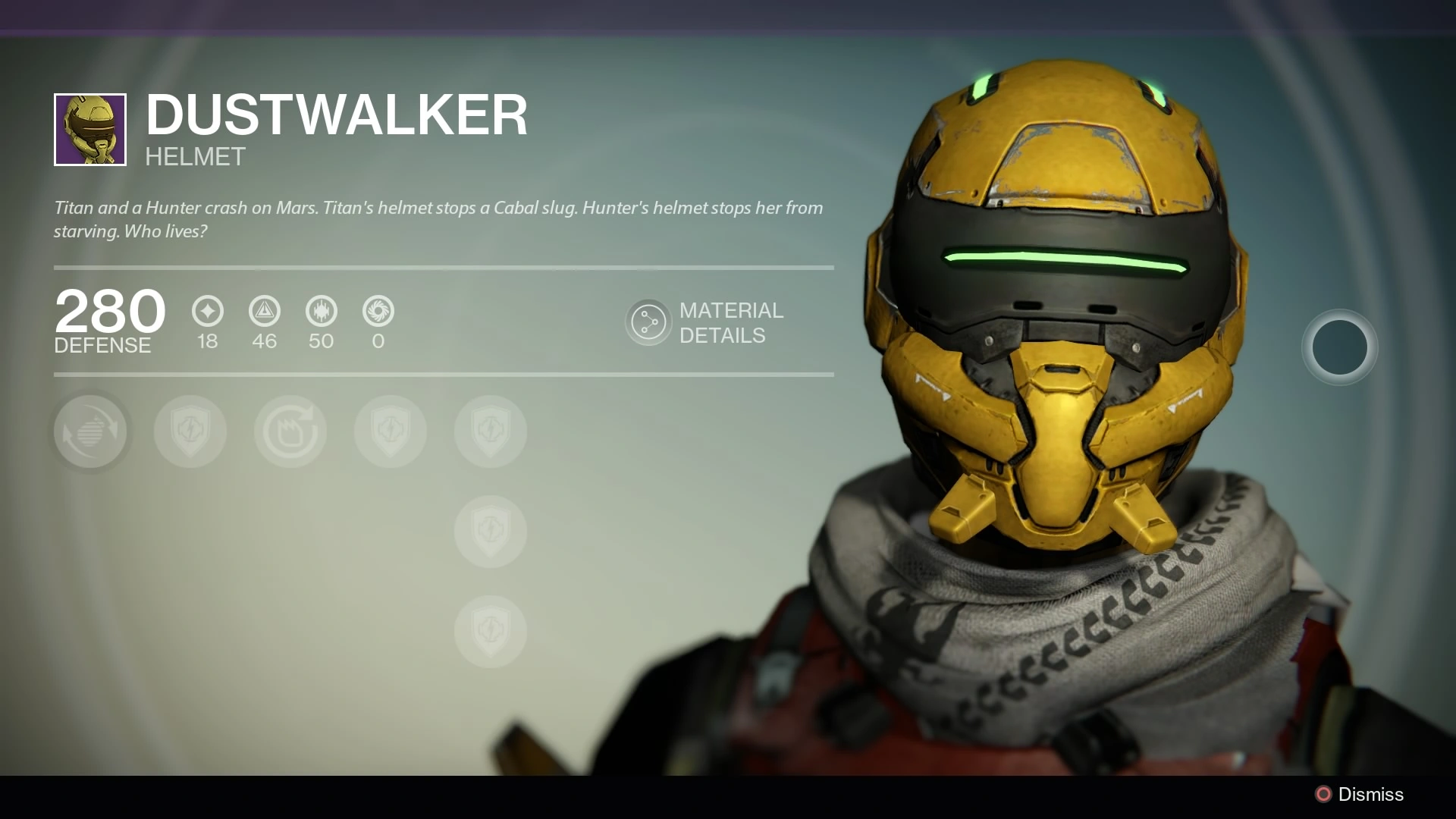Activate the middle-column defense upgrade node
Image resolution: width=1456 pixels, height=819 pixels.
point(490,532)
